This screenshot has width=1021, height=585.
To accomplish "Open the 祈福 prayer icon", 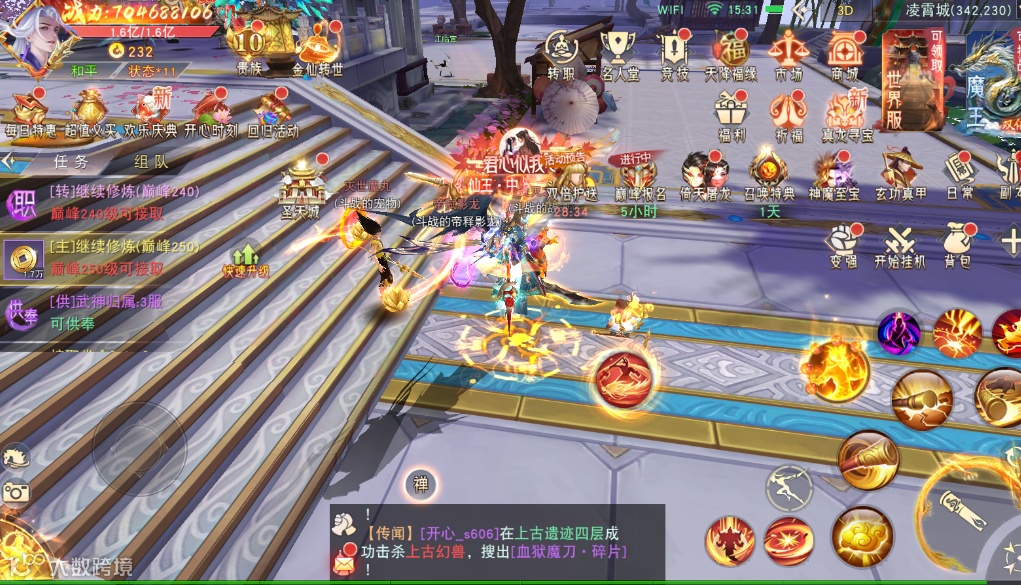I will click(788, 108).
